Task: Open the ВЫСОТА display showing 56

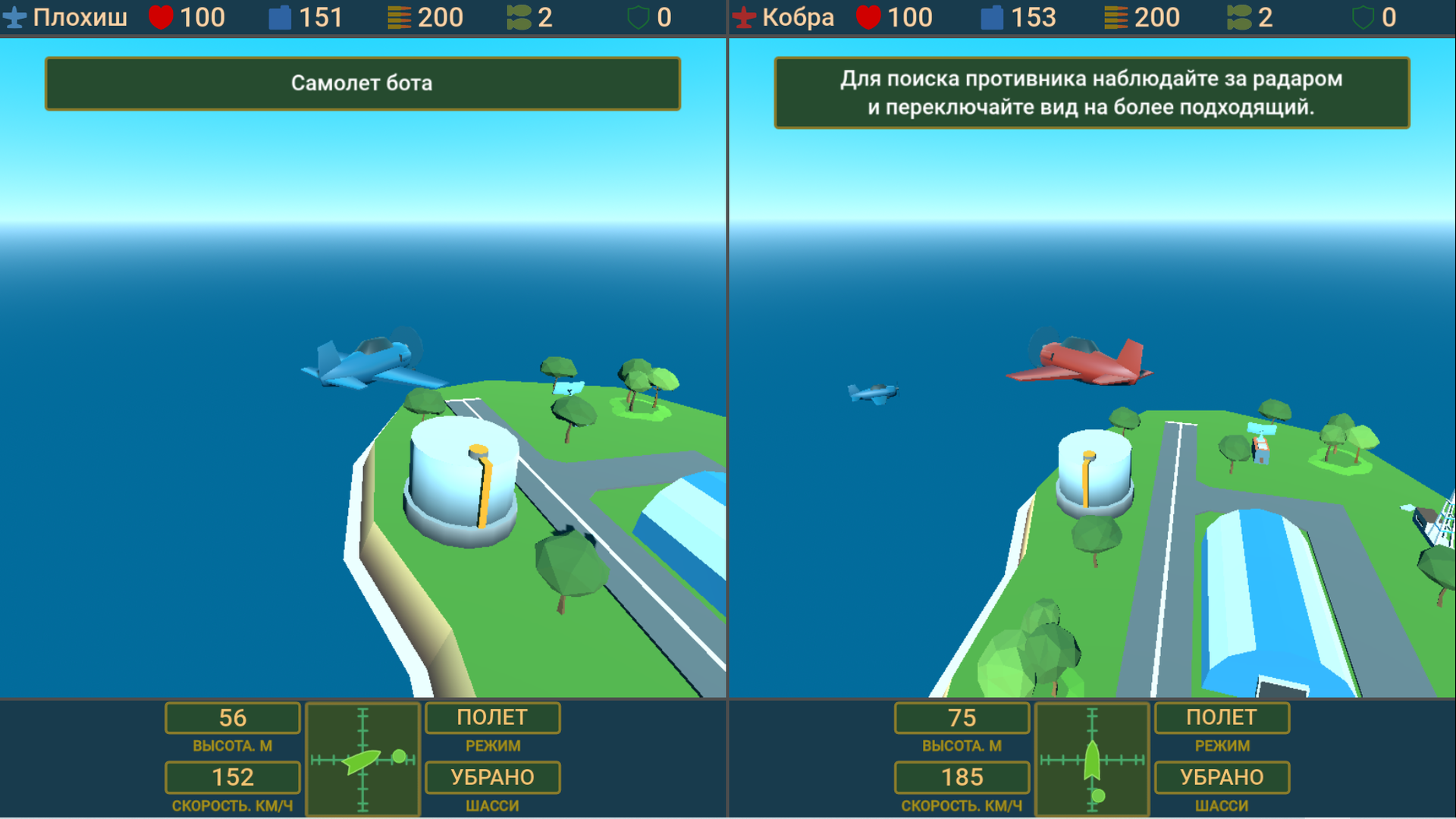Action: pos(232,717)
